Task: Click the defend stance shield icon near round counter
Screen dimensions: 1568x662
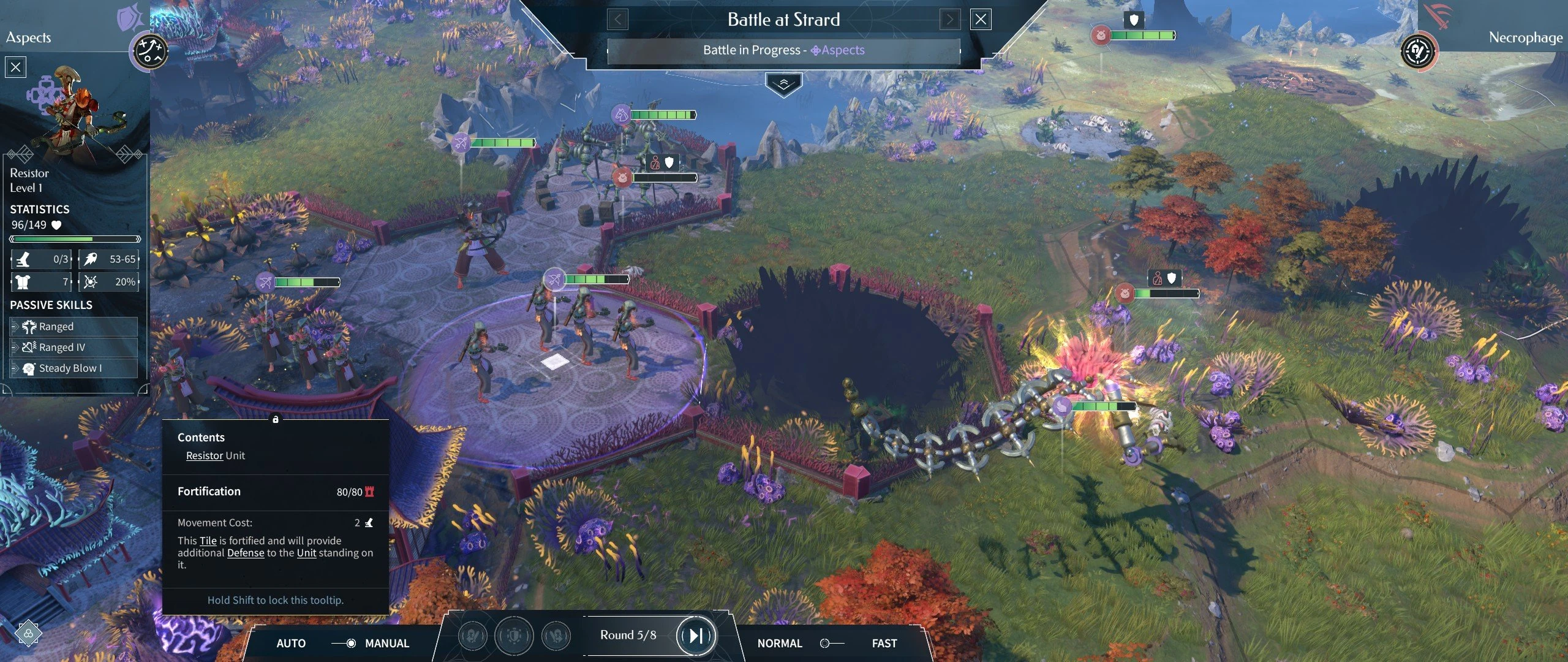Action: click(514, 636)
